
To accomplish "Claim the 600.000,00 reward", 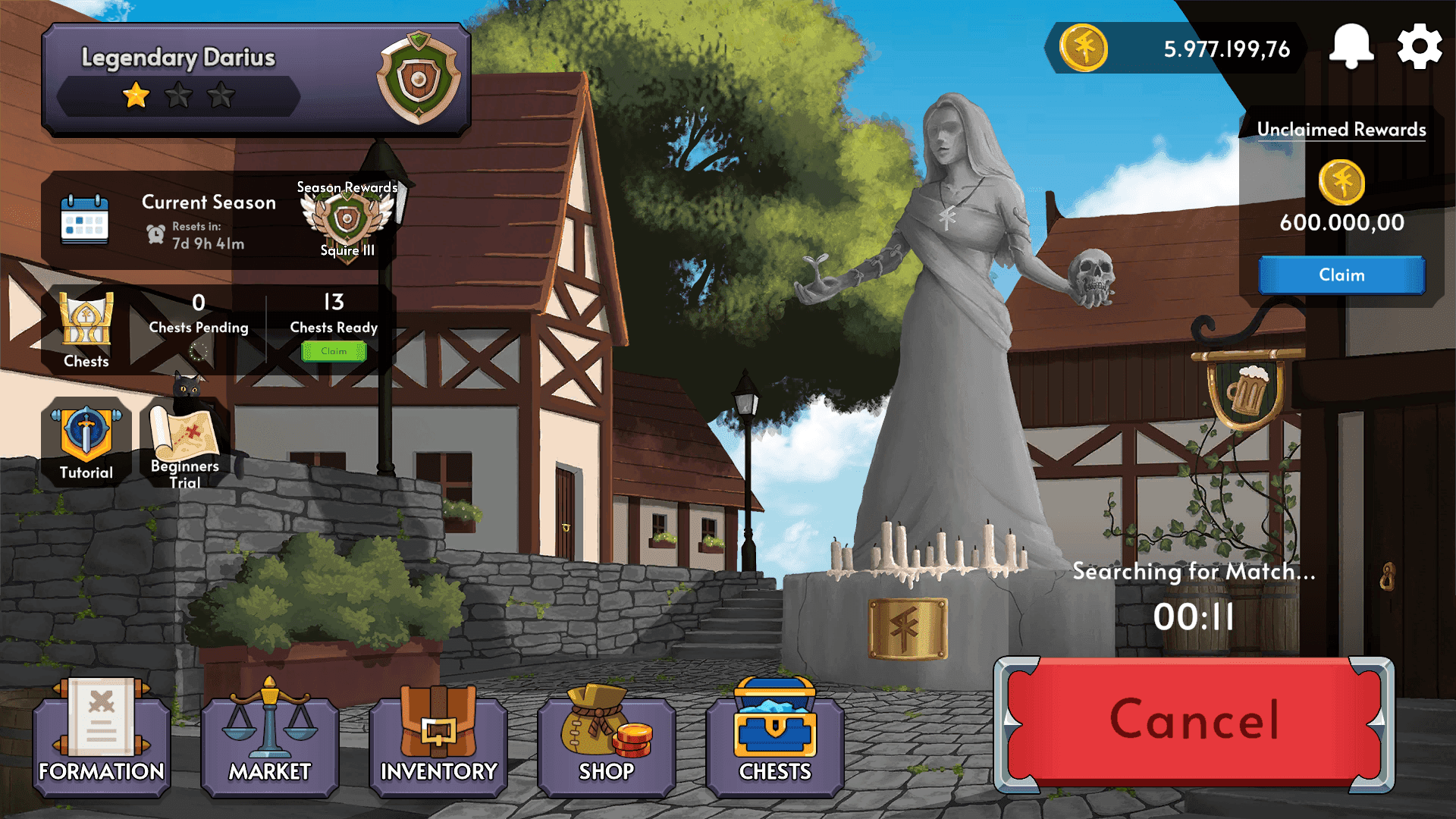I will tap(1341, 275).
